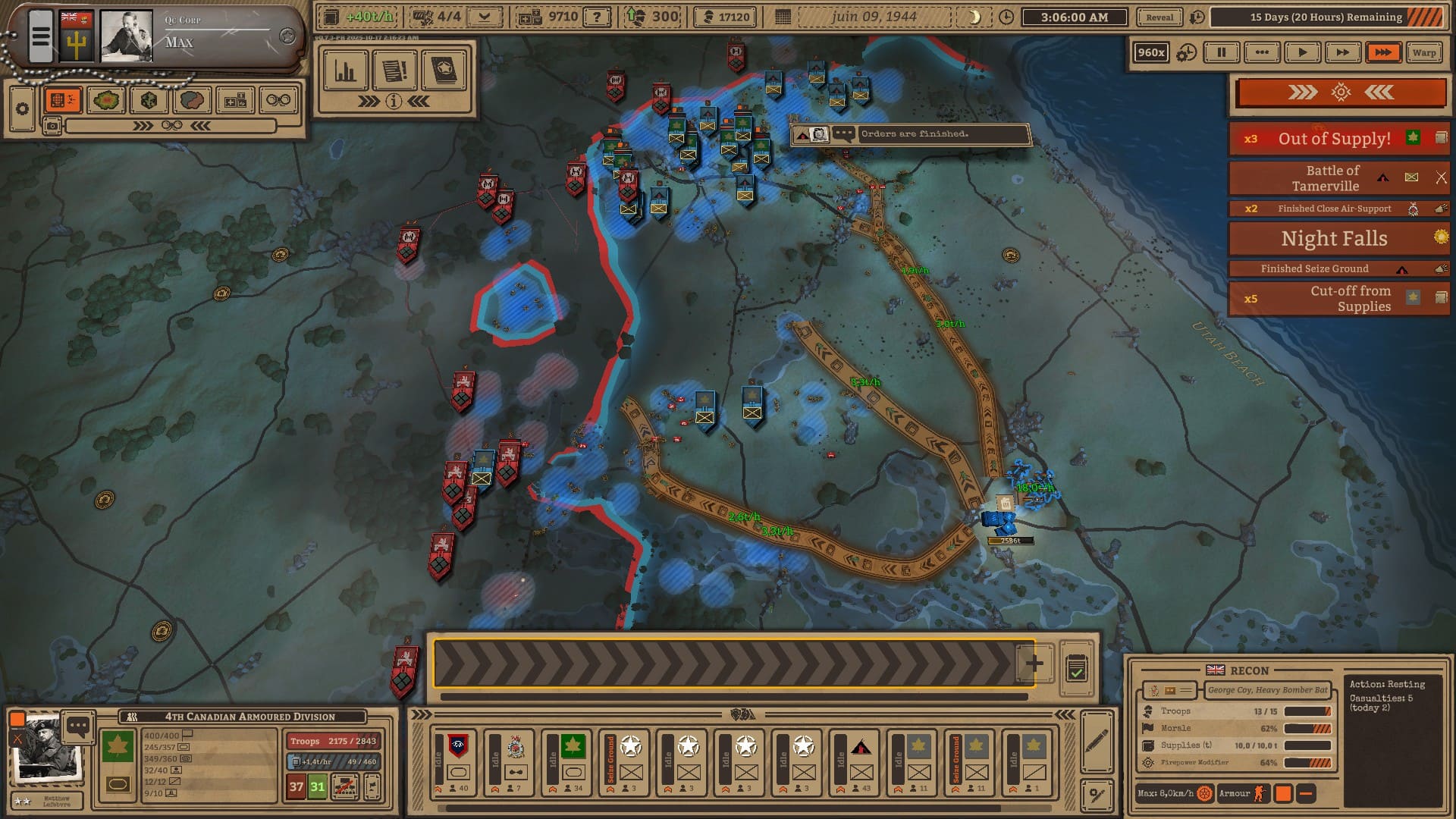Open the gear settings button
Viewport: 1456px width, 819px height.
pos(22,108)
